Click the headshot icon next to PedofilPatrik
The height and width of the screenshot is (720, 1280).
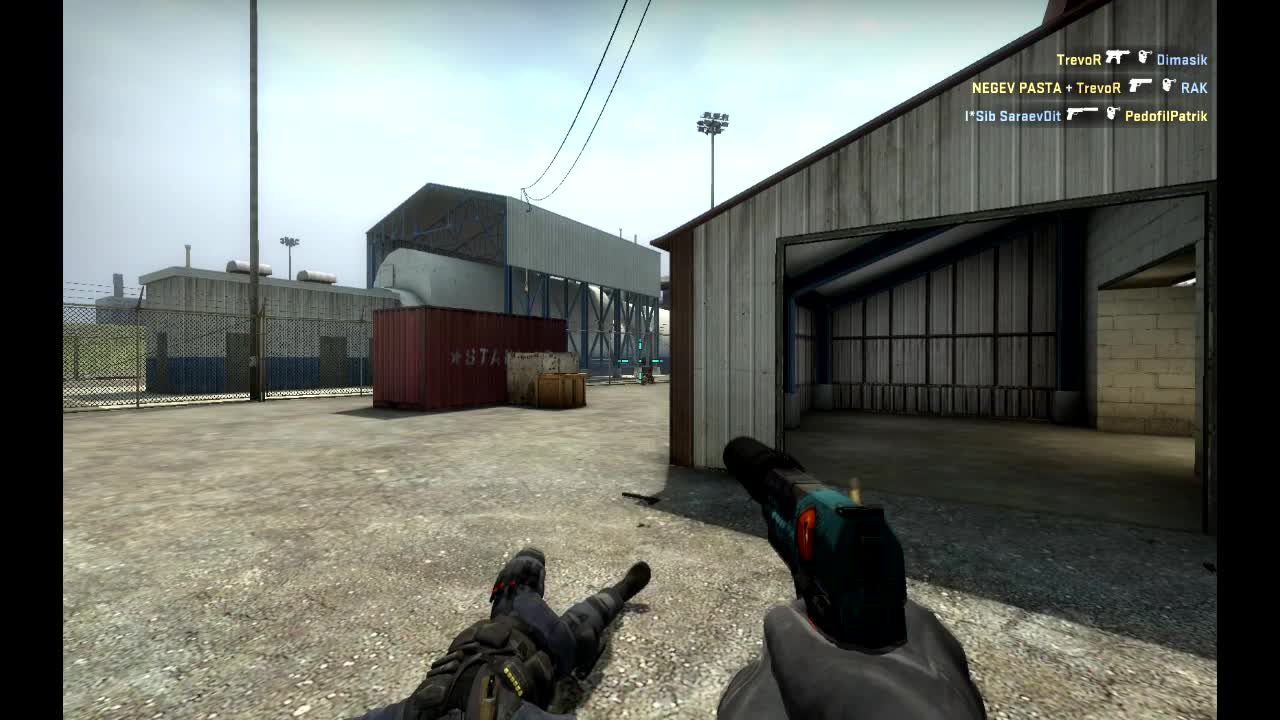1112,114
